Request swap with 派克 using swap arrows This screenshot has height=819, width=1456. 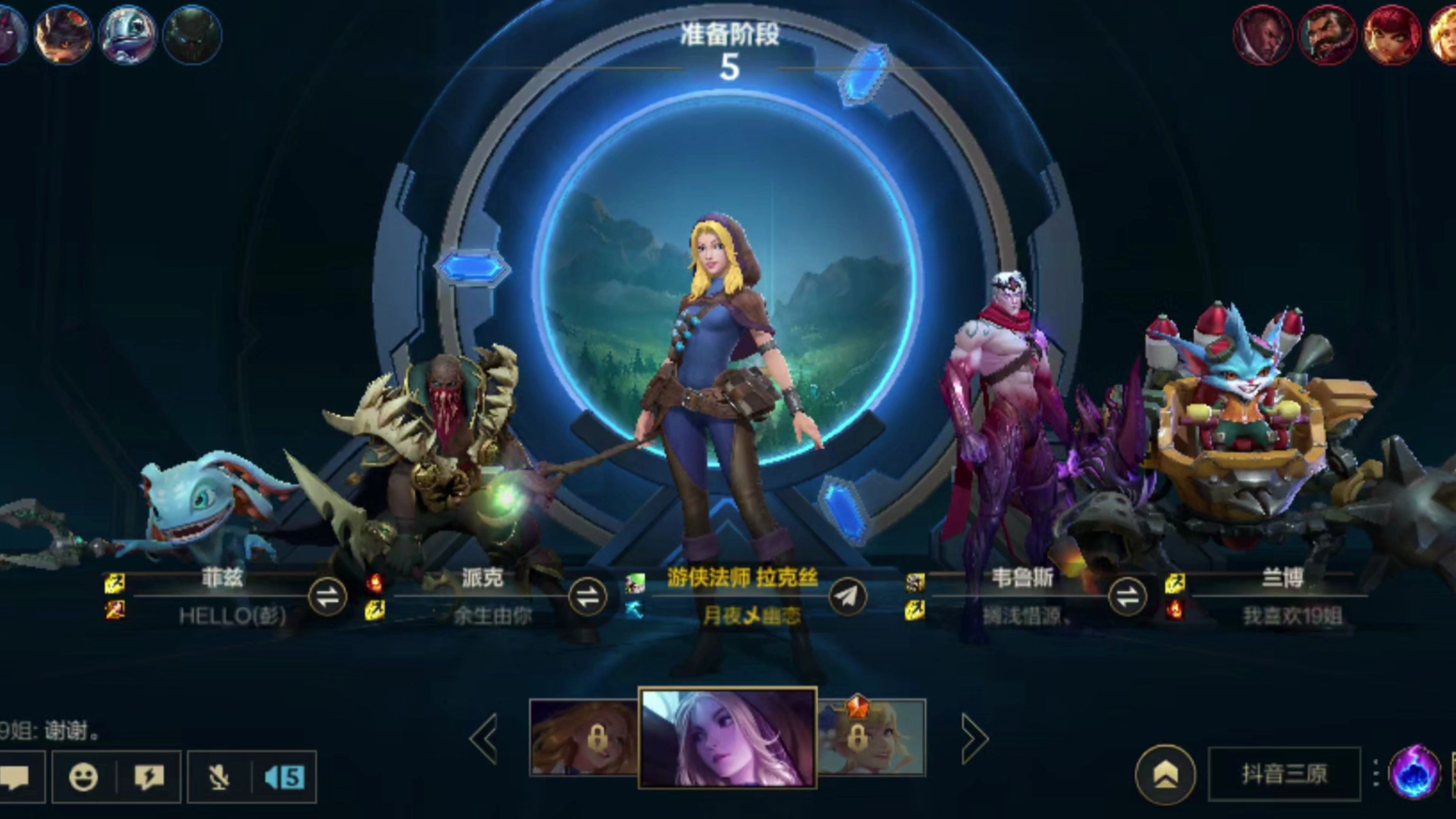coord(587,597)
